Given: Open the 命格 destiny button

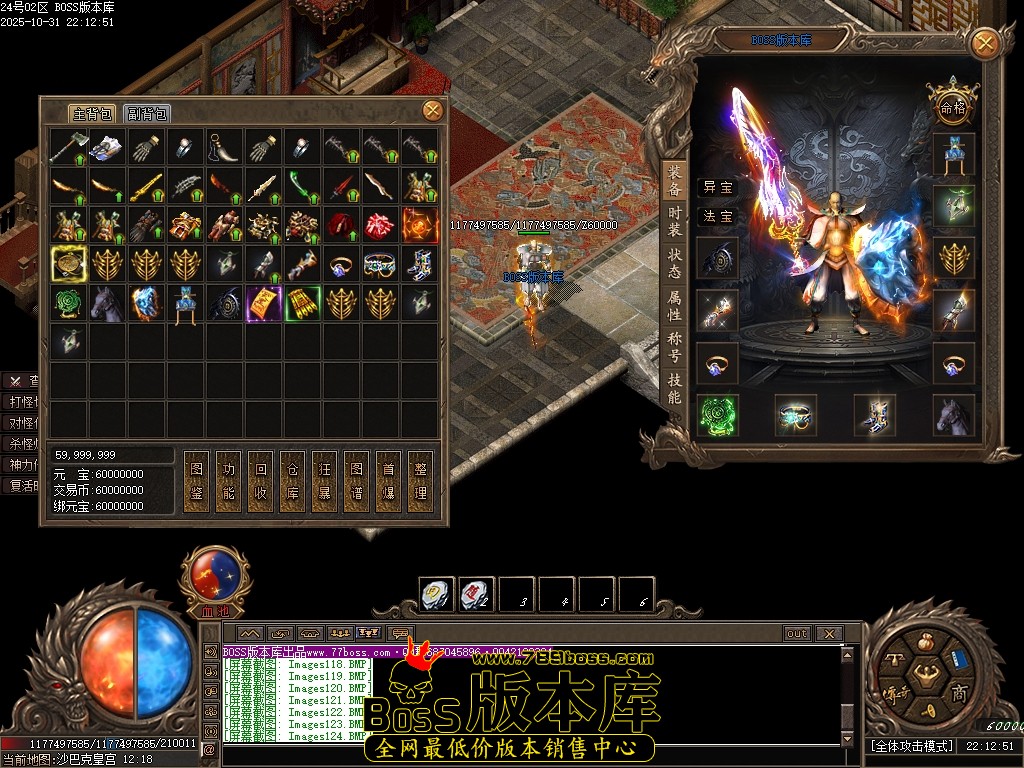Looking at the screenshot, I should point(951,105).
